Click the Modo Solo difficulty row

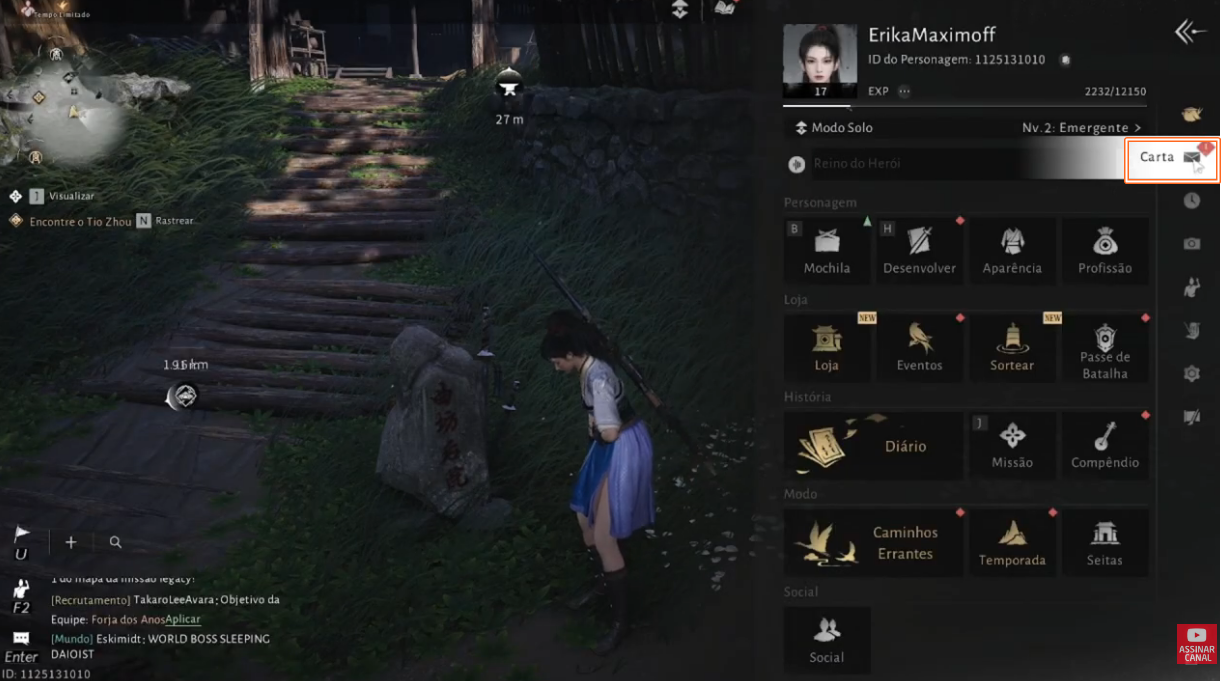point(965,128)
